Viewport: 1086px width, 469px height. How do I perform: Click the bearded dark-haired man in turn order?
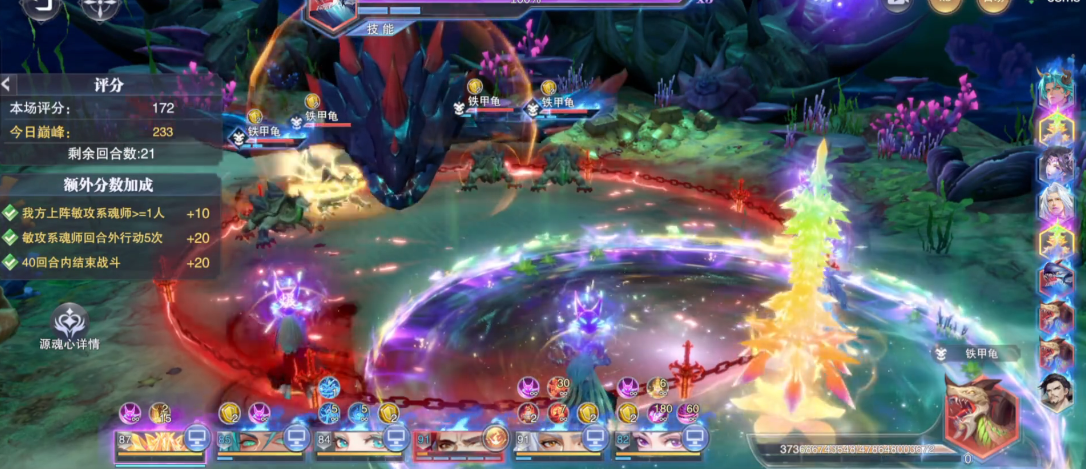point(1055,390)
